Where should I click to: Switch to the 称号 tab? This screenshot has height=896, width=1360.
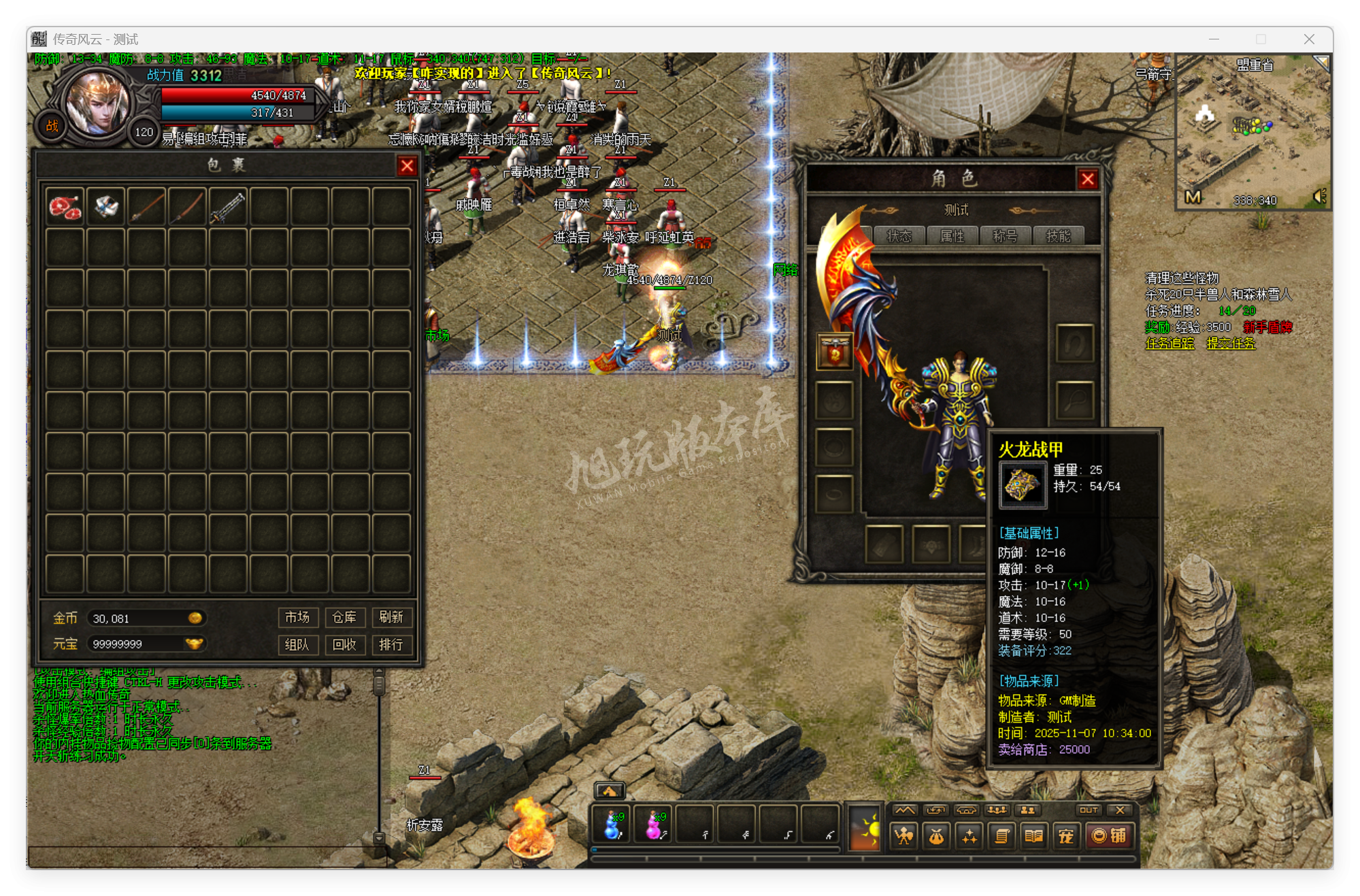(1006, 236)
